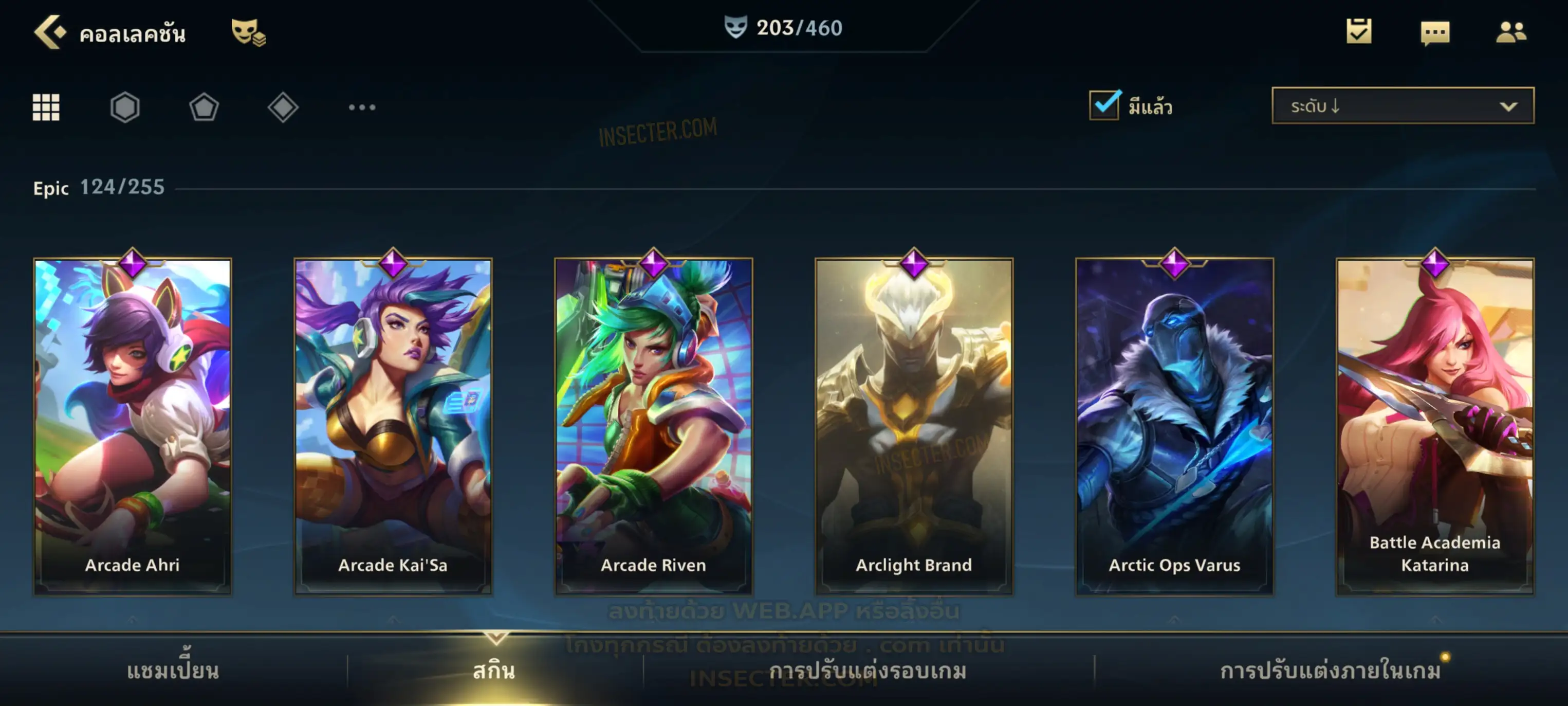
Task: Open the chat speech bubble
Action: point(1435,33)
